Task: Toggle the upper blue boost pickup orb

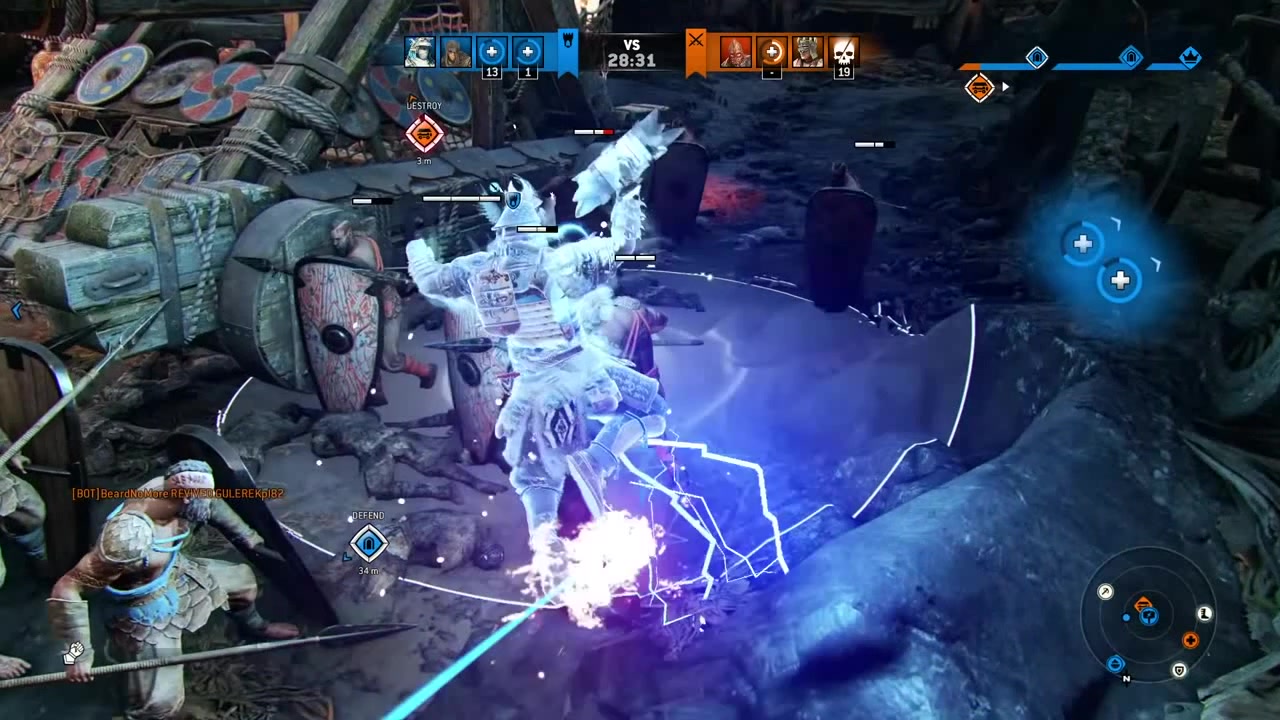Action: click(x=1083, y=243)
